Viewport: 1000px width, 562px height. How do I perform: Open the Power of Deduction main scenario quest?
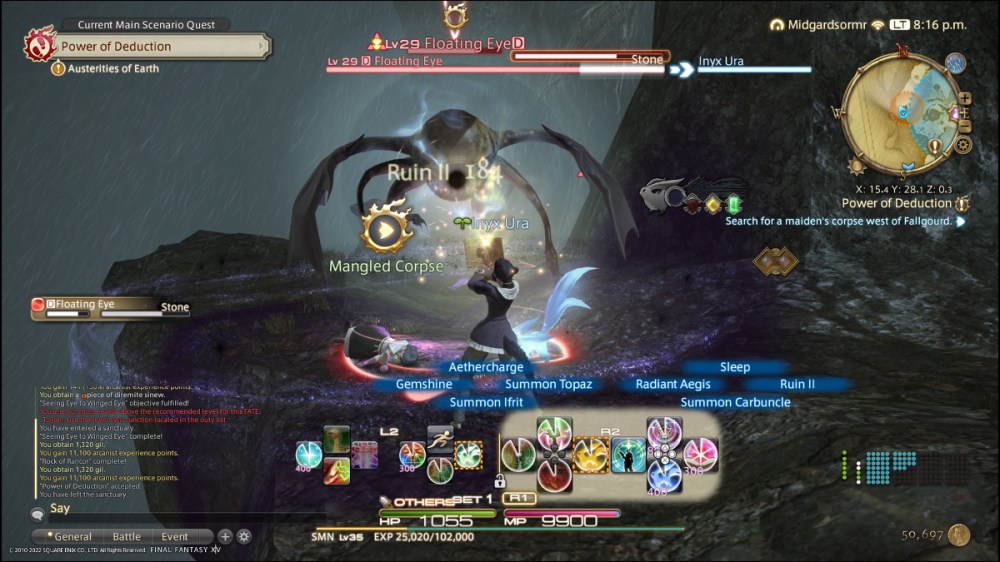click(160, 46)
